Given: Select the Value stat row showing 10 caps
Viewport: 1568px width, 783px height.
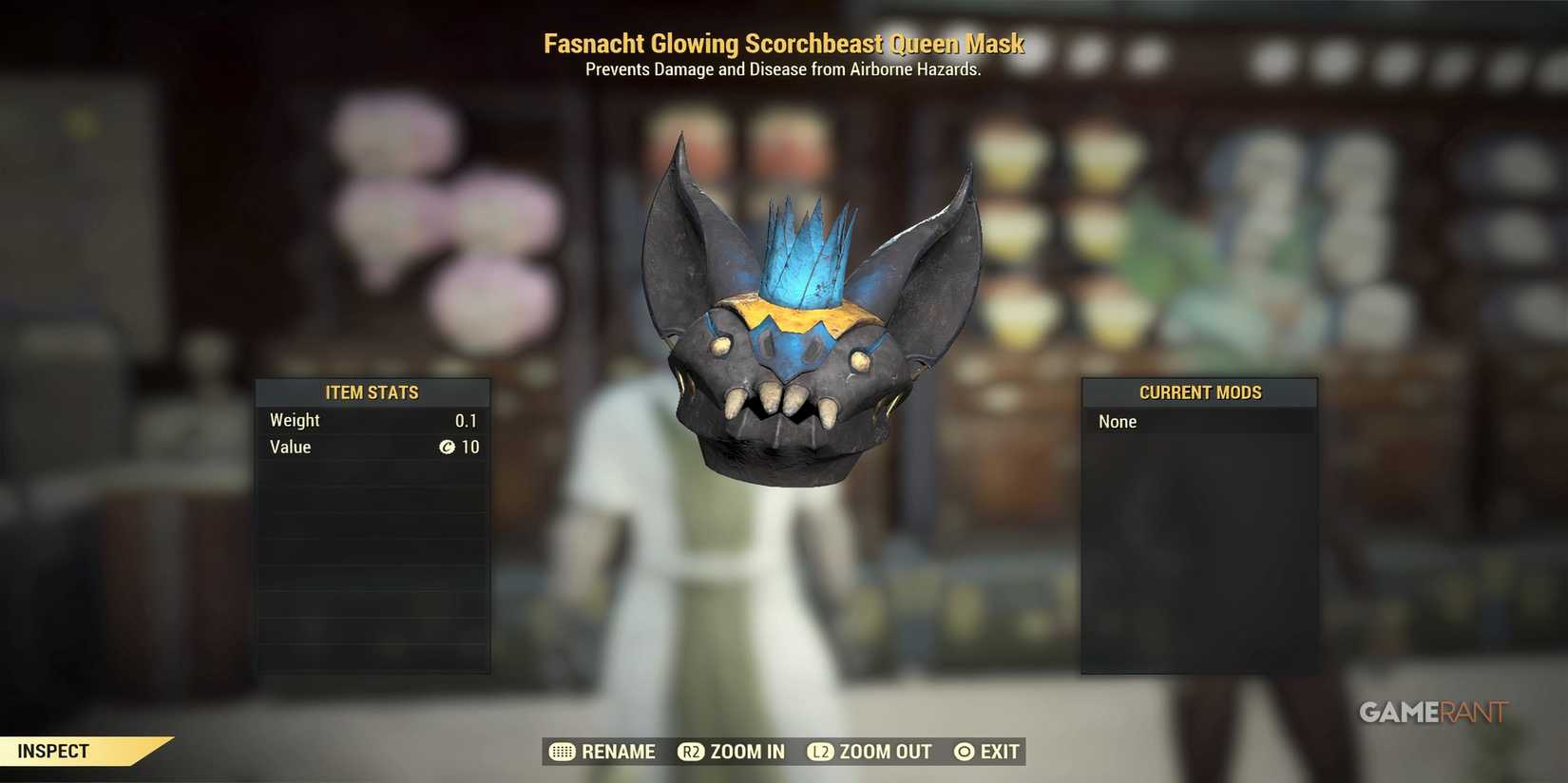Looking at the screenshot, I should [372, 447].
